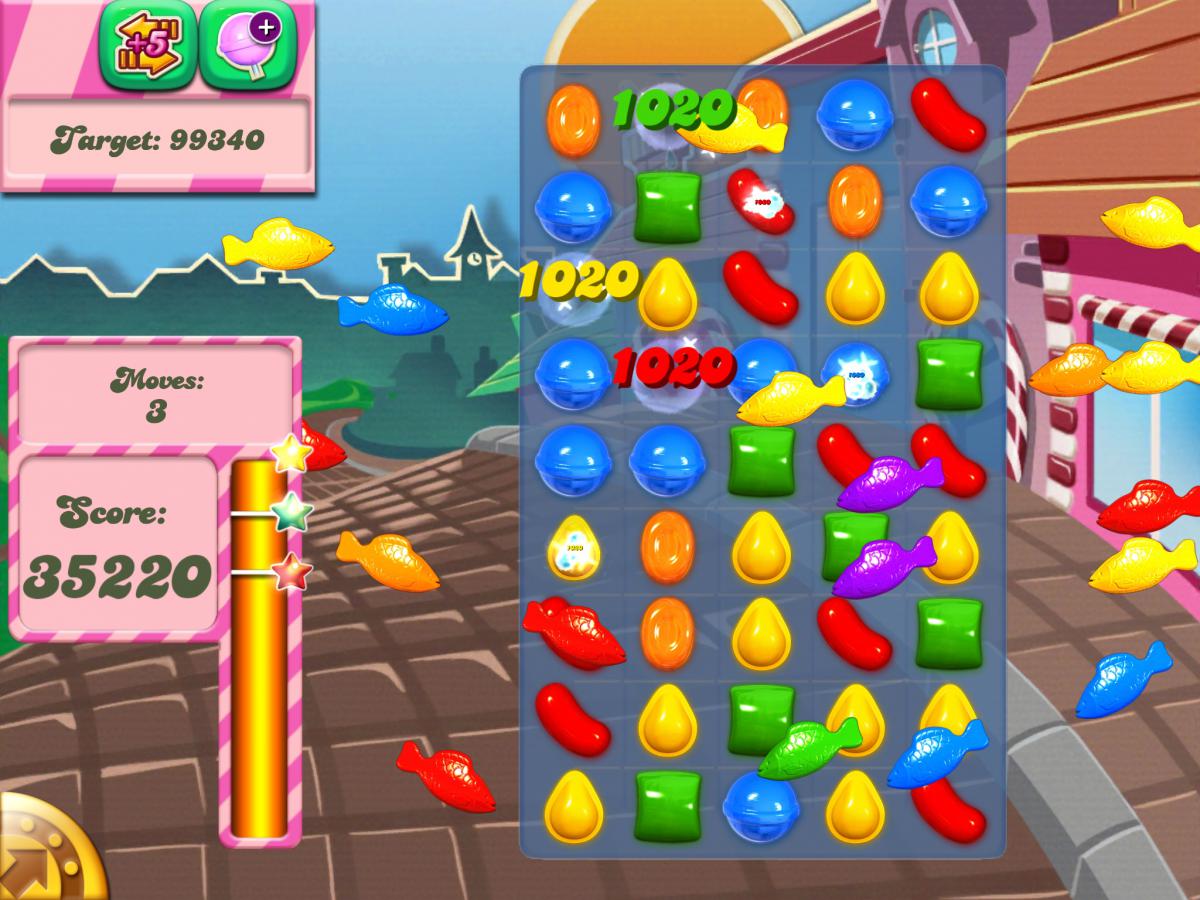Pick the green square beside the sparkling red bean
The height and width of the screenshot is (900, 1200).
point(667,206)
